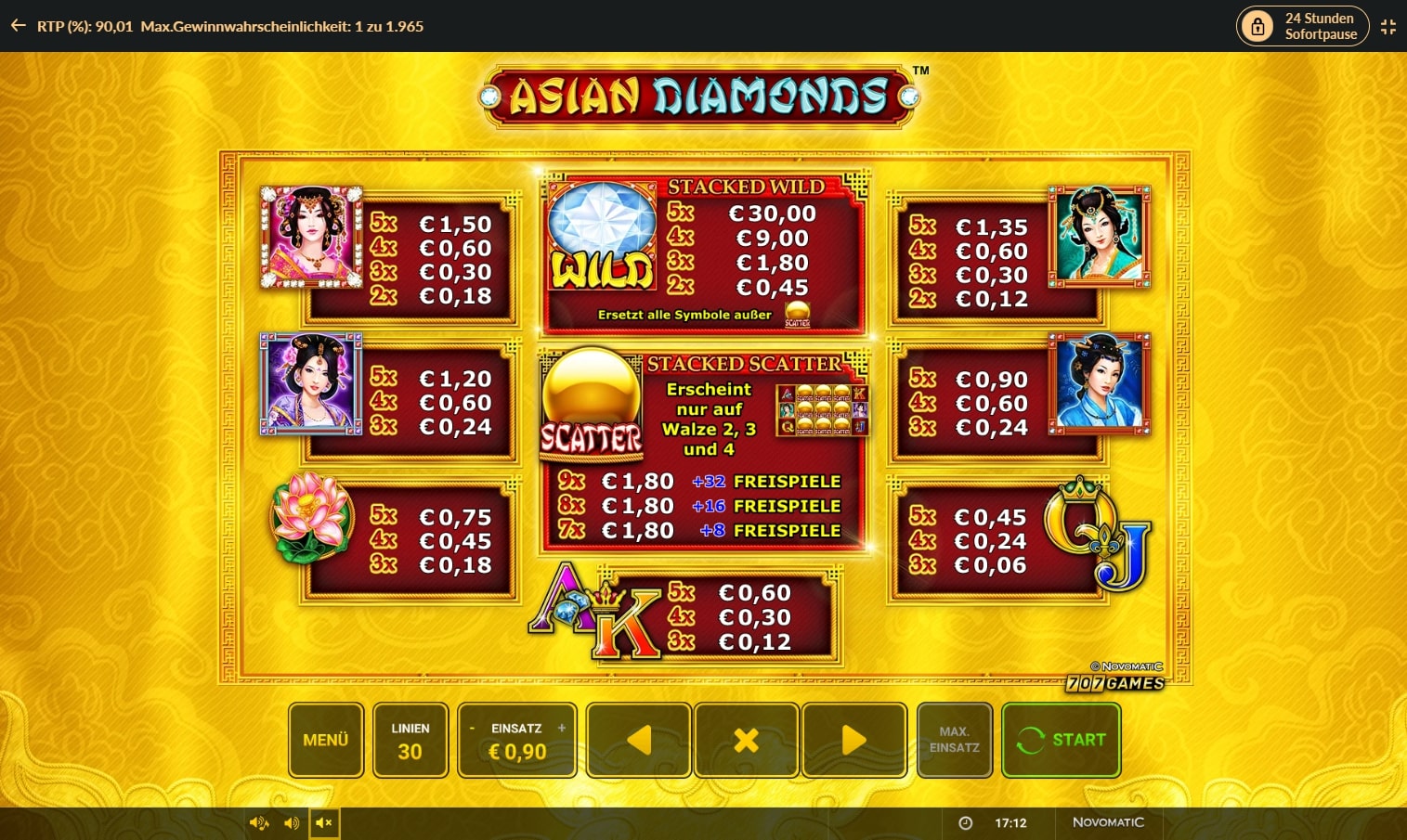The image size is (1407, 840).
Task: Open the Linien settings showing 30
Action: coord(410,740)
